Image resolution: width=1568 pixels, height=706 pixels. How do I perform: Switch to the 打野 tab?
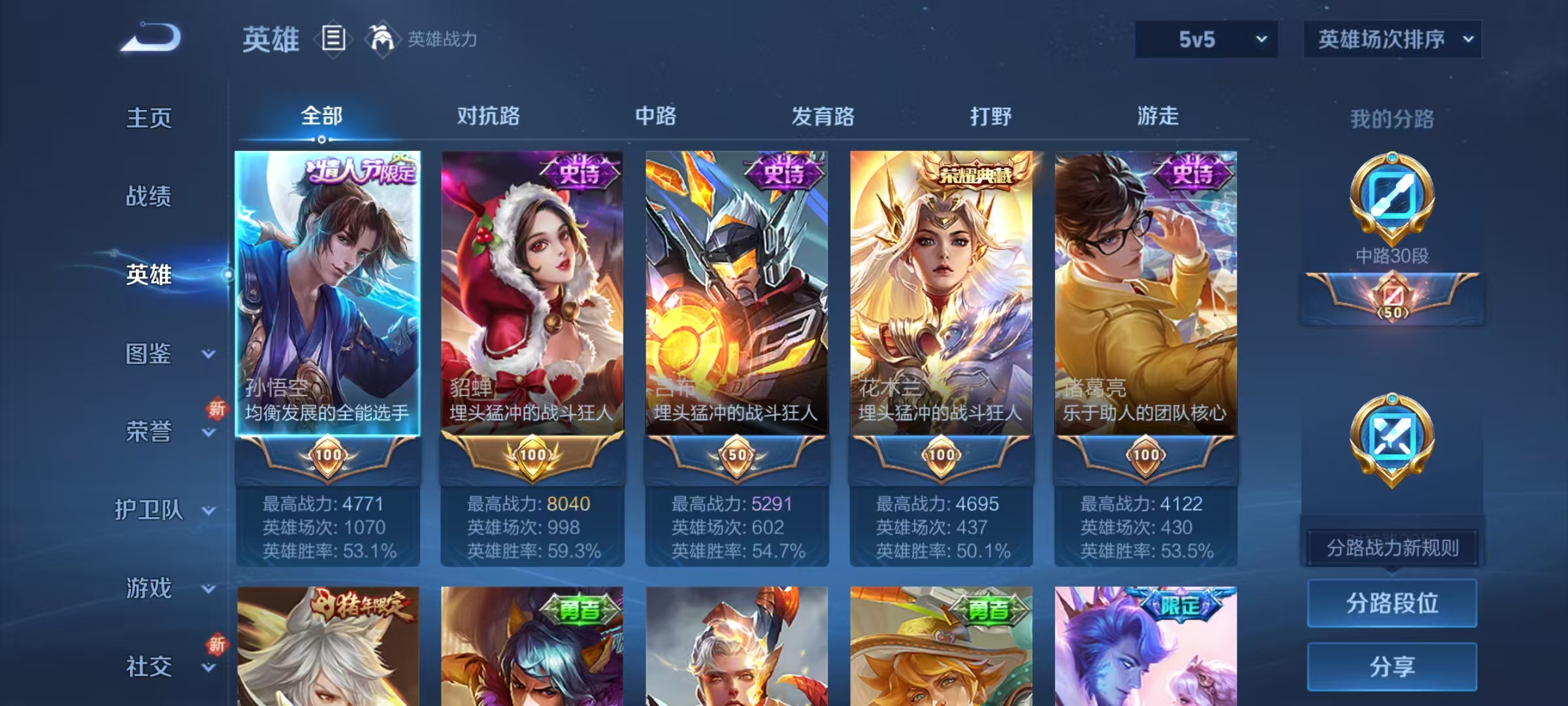[988, 116]
